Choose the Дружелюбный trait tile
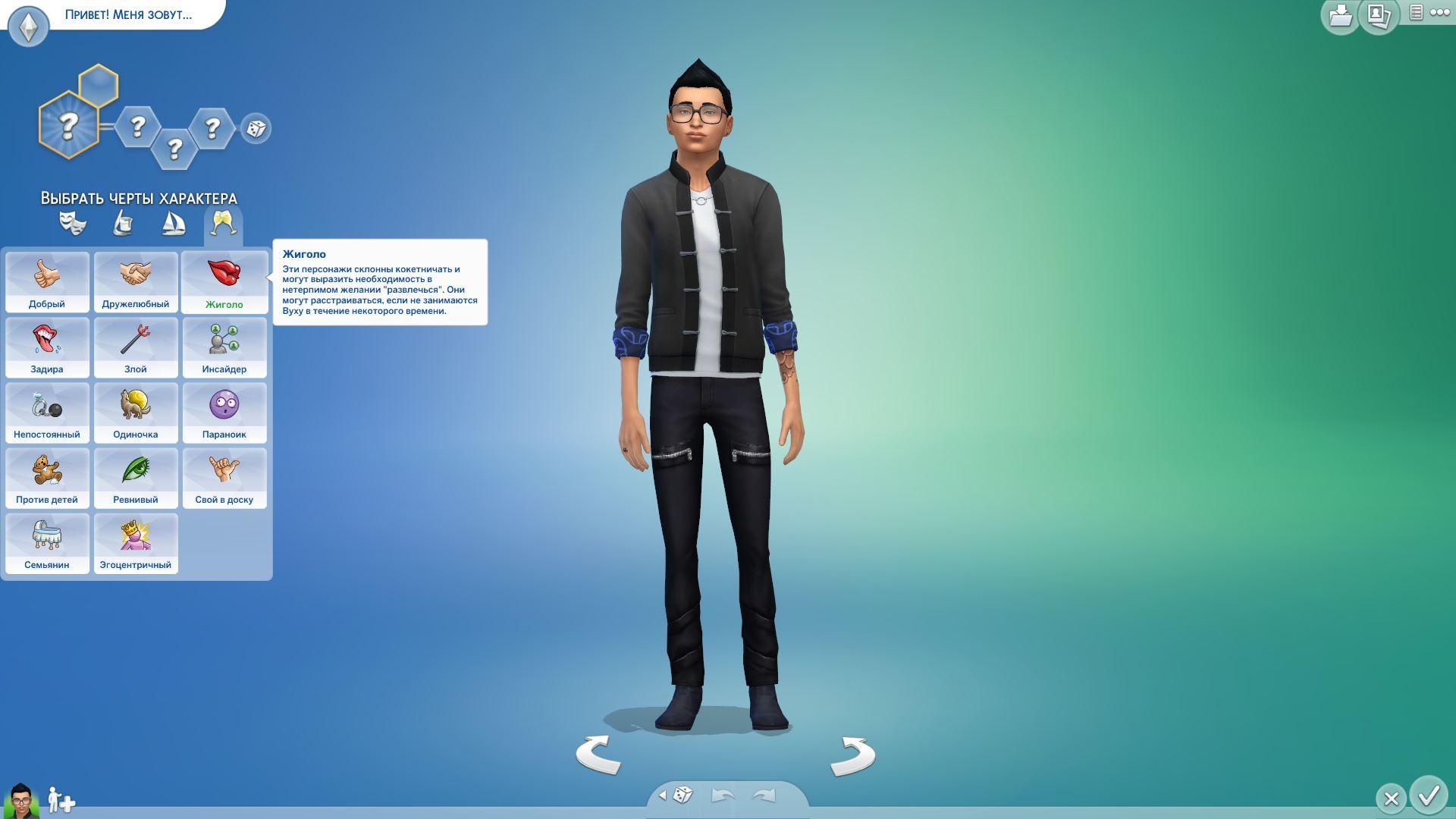The image size is (1456, 819). coord(136,282)
